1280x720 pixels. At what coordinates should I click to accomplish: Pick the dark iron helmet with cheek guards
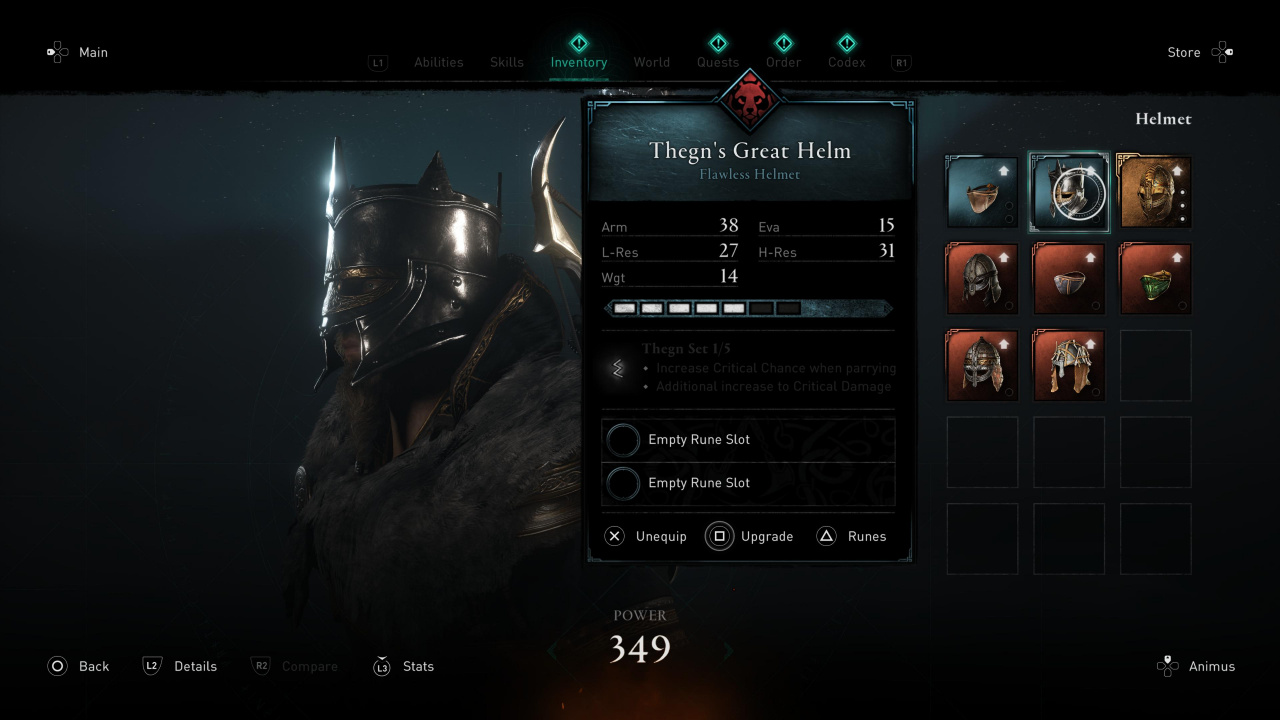click(982, 279)
